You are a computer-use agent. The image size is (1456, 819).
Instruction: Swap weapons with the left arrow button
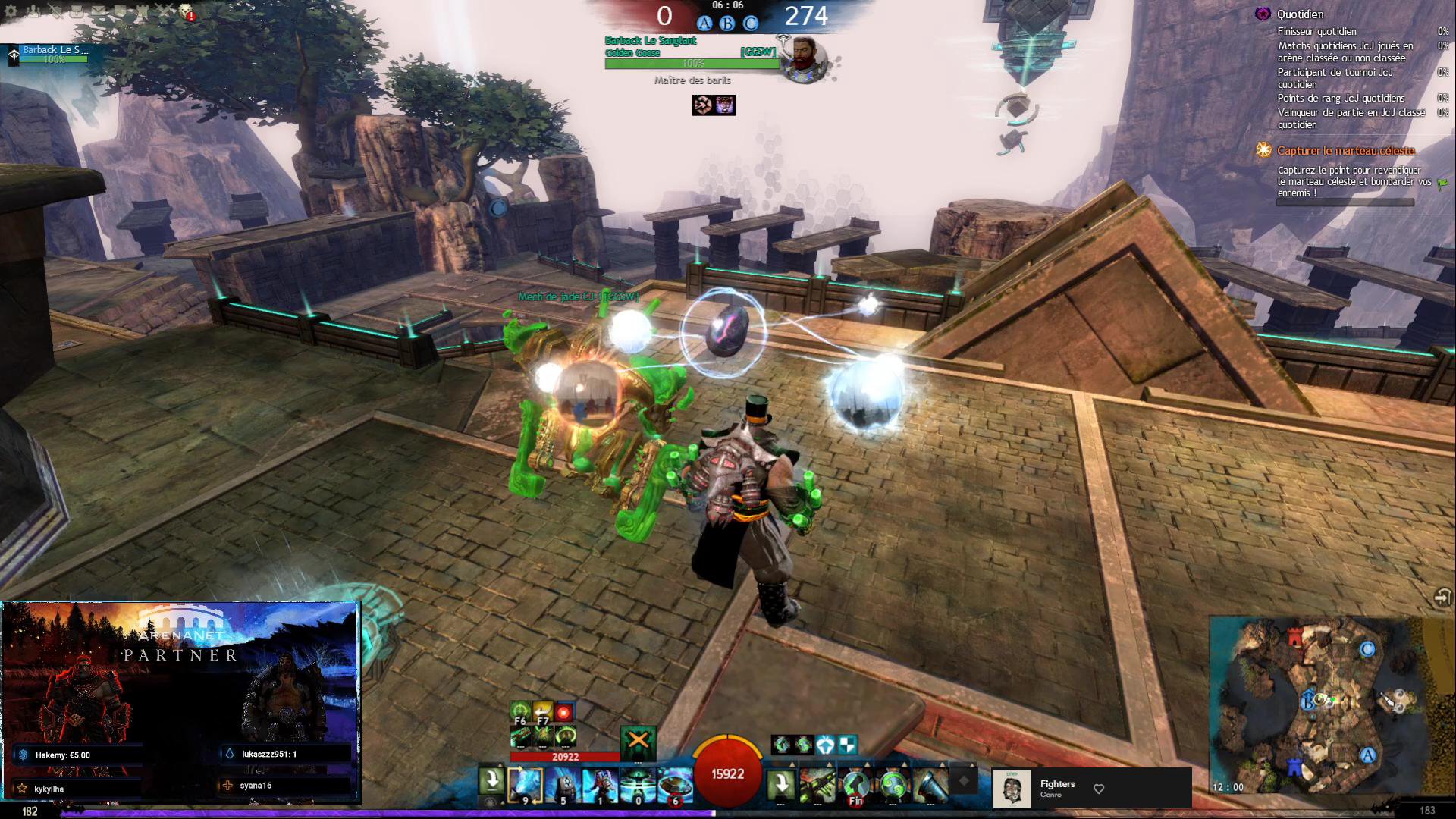(x=491, y=782)
